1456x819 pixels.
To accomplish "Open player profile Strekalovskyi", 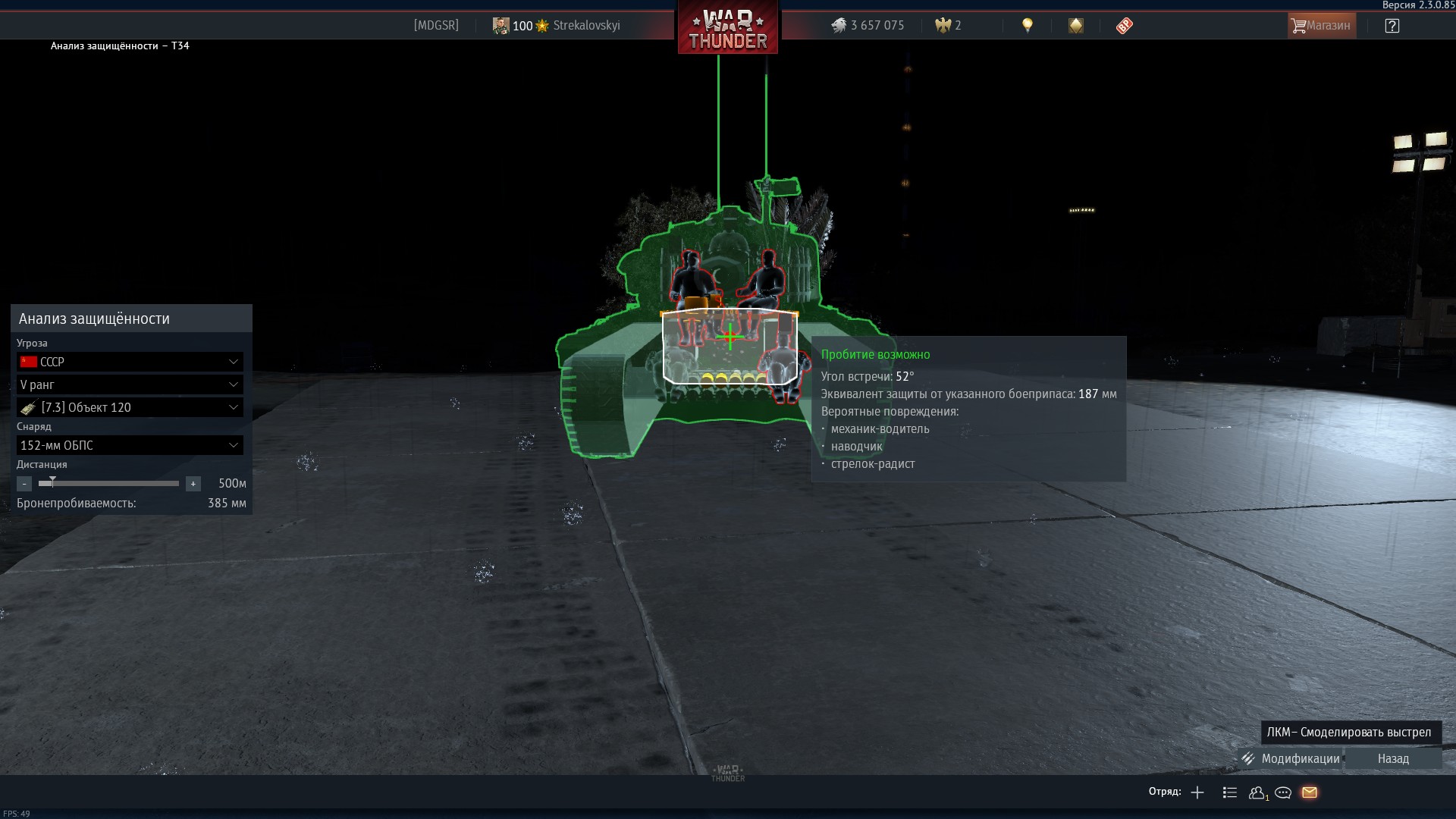I will point(586,26).
